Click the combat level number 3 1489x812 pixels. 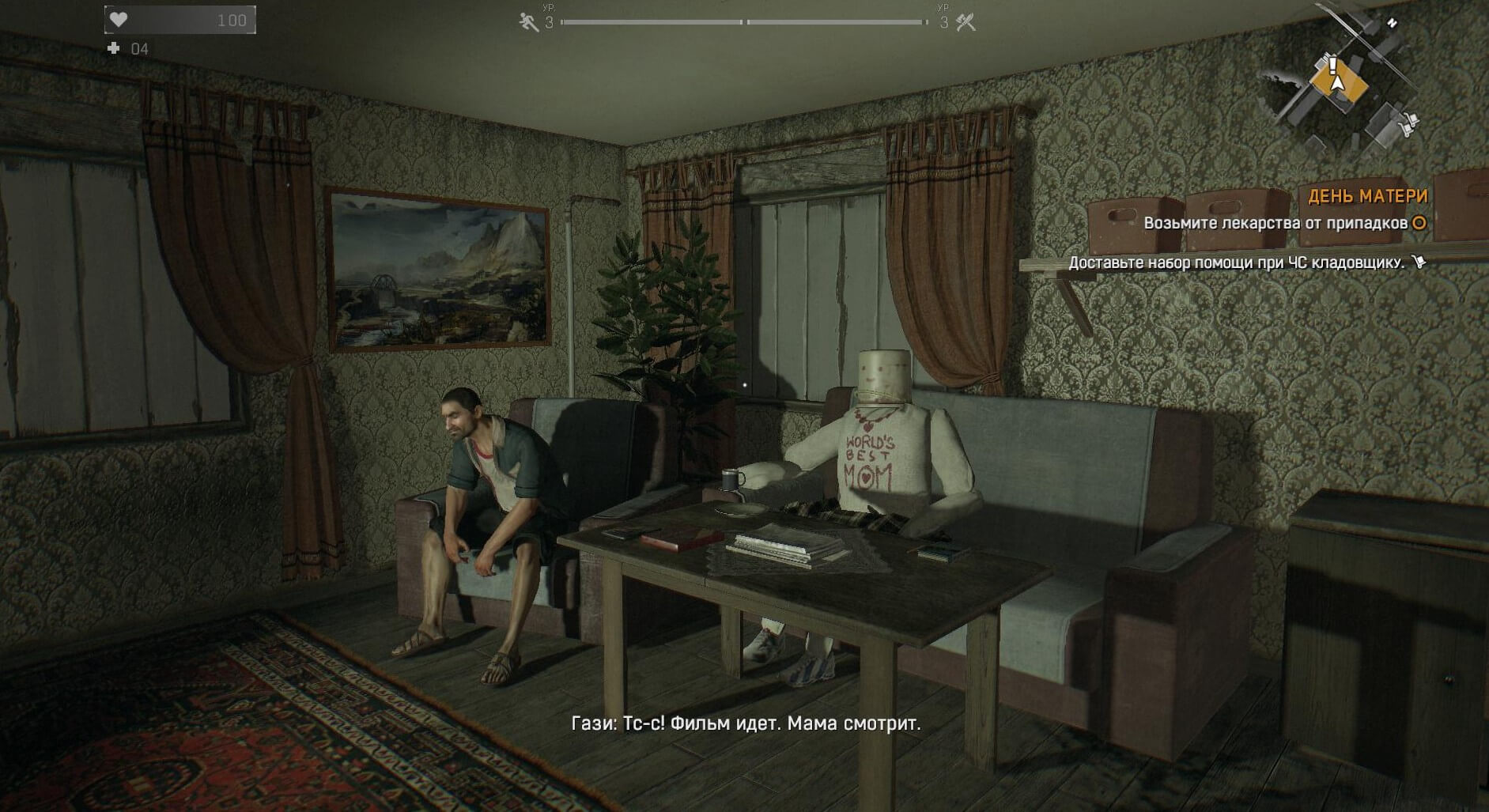coord(946,22)
